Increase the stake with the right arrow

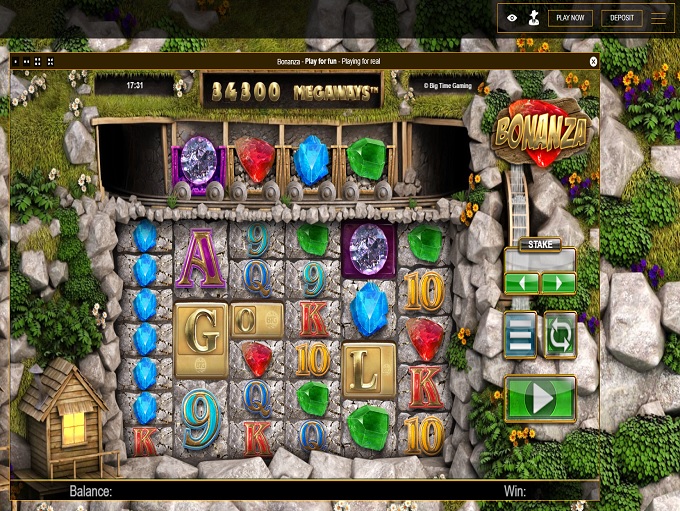[557, 283]
